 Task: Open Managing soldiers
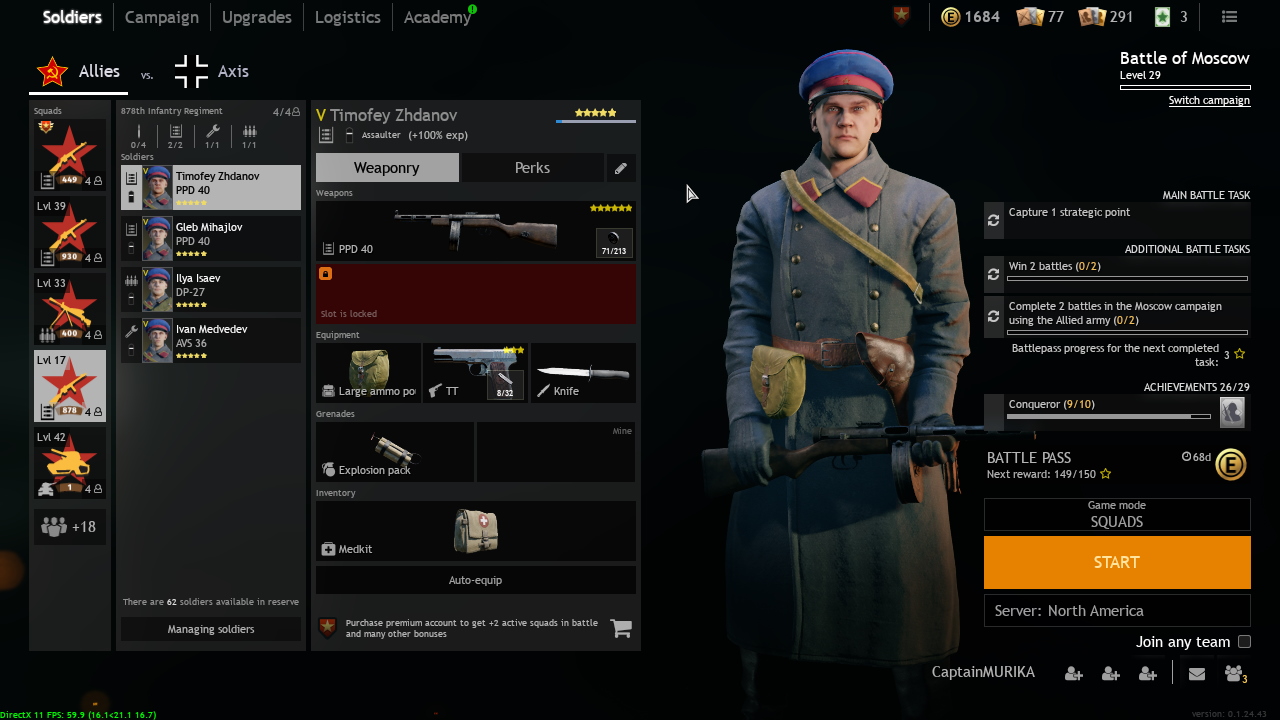210,629
